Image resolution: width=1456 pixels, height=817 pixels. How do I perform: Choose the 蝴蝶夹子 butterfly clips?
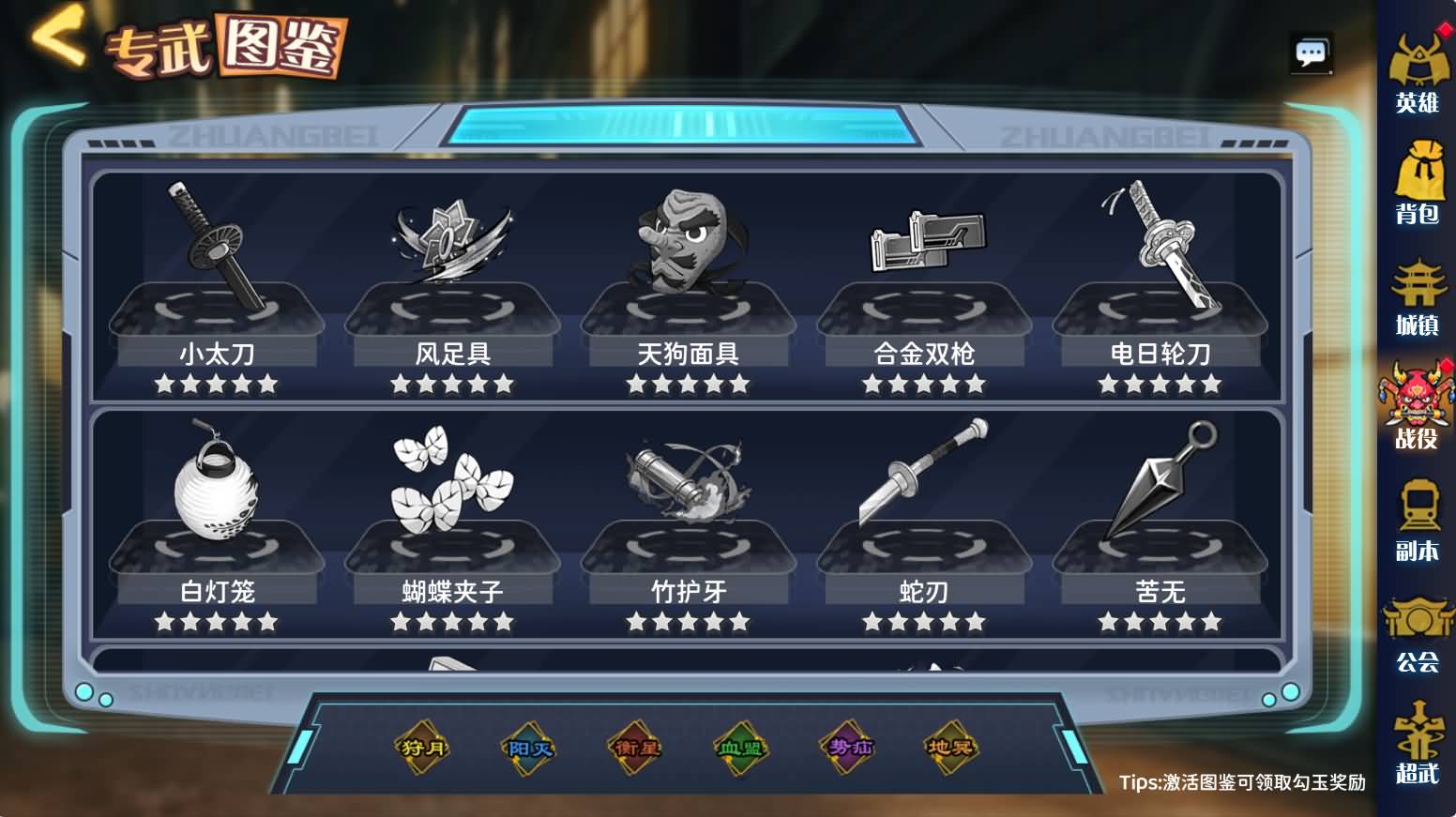pyautogui.click(x=452, y=519)
